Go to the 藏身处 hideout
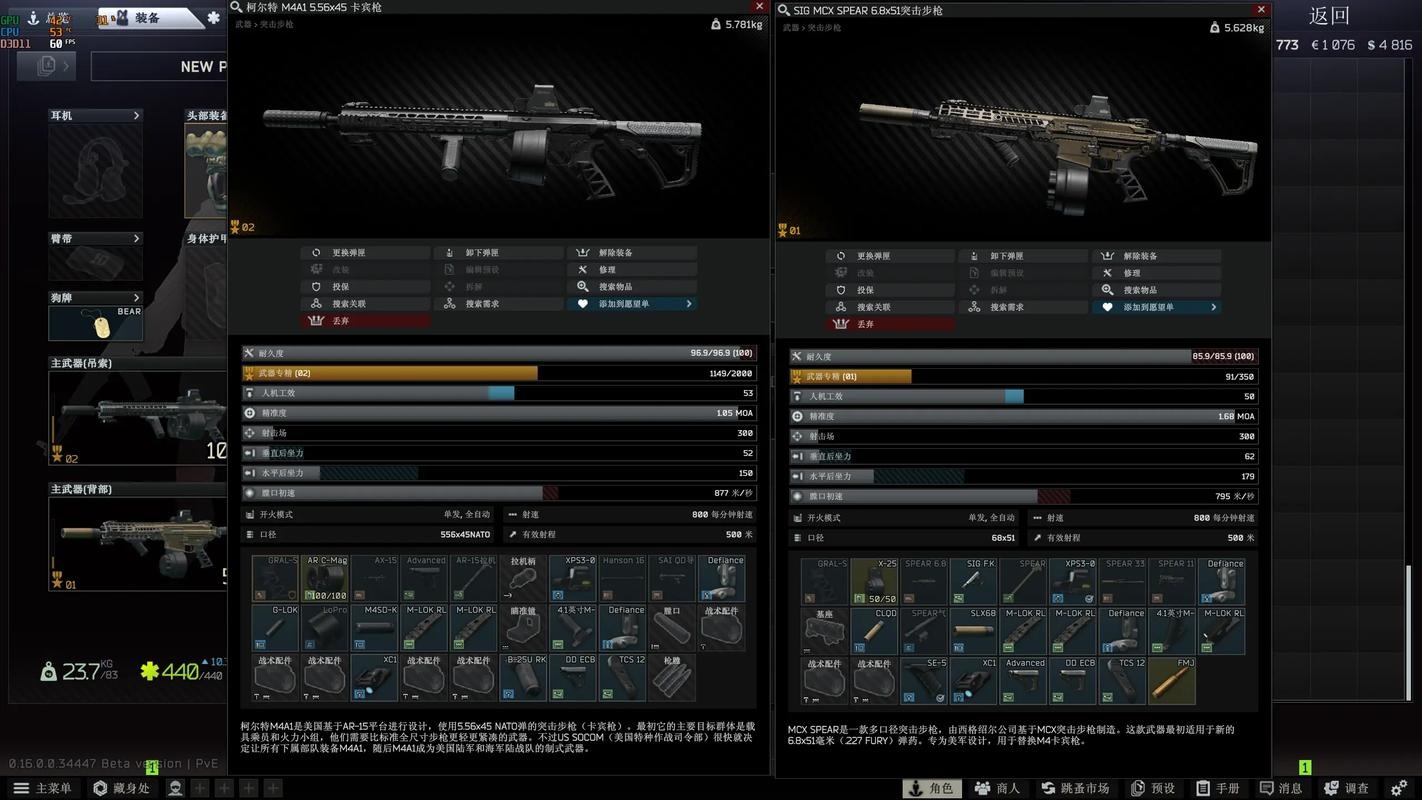 121,788
